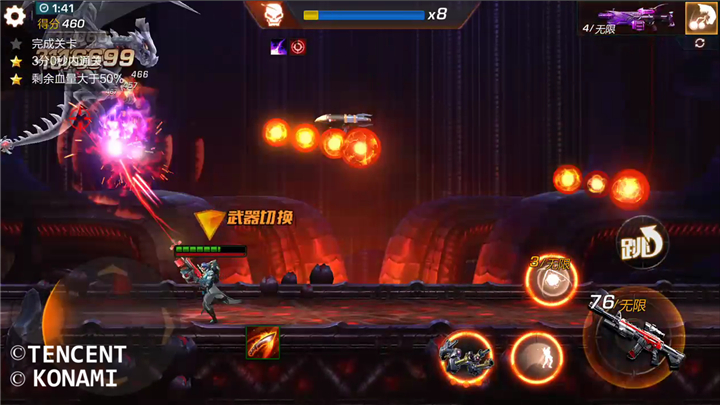Activate the dash silhouette skill
720x405 pixels.
point(536,355)
